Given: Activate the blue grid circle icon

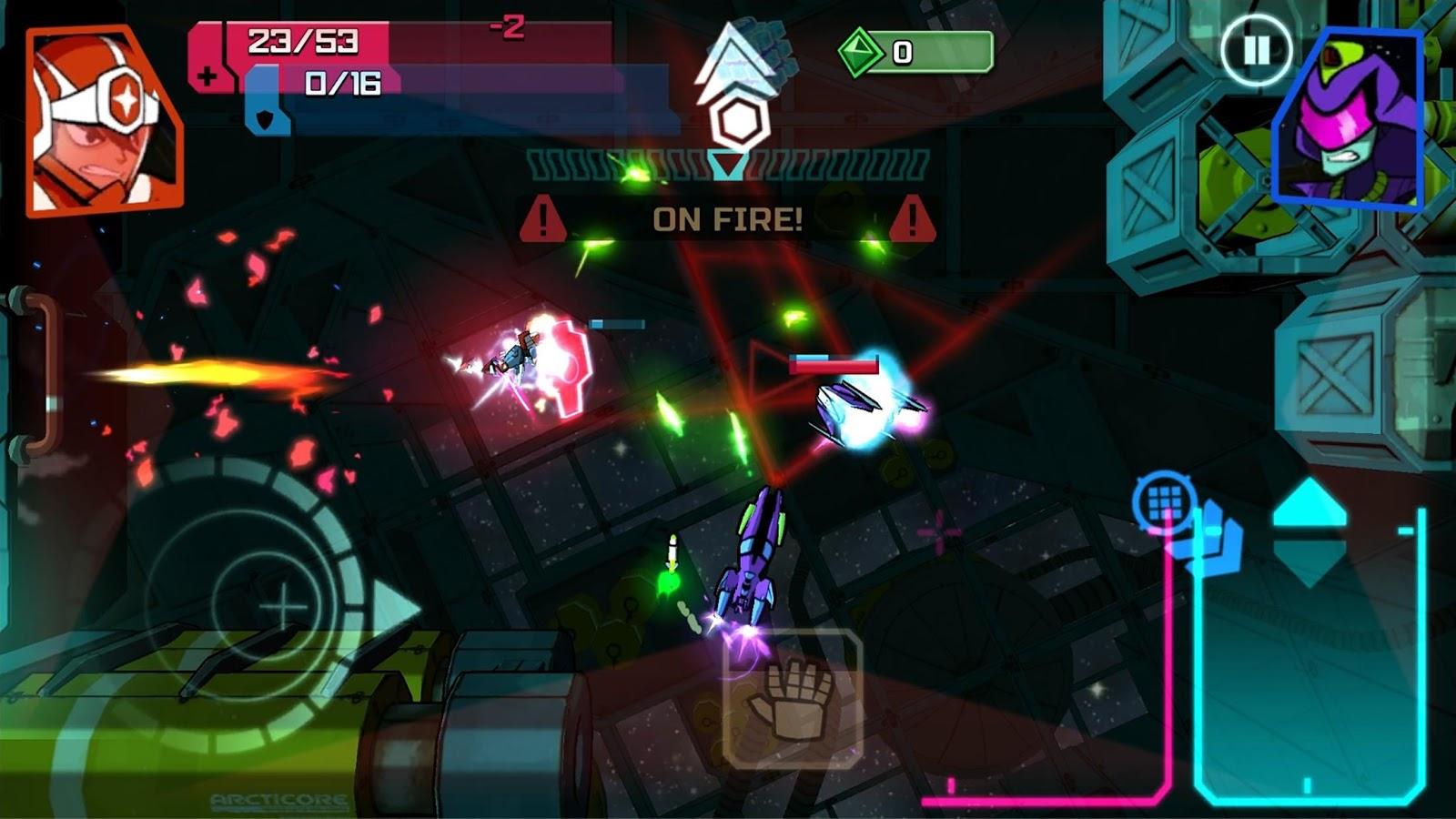Looking at the screenshot, I should pos(1165,500).
